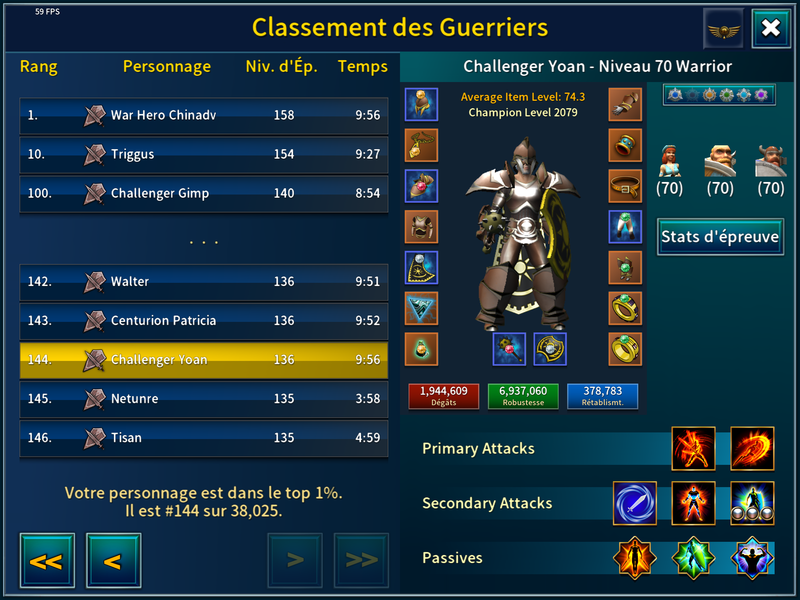800x600 pixels.
Task: Inspect the green star passive skill
Action: pos(693,558)
